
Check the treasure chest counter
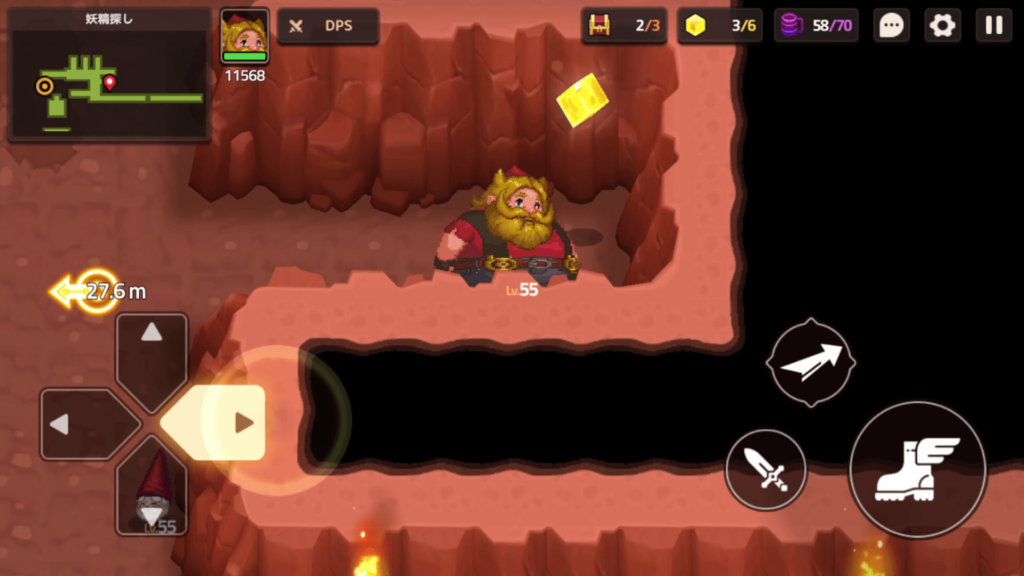[x=624, y=26]
